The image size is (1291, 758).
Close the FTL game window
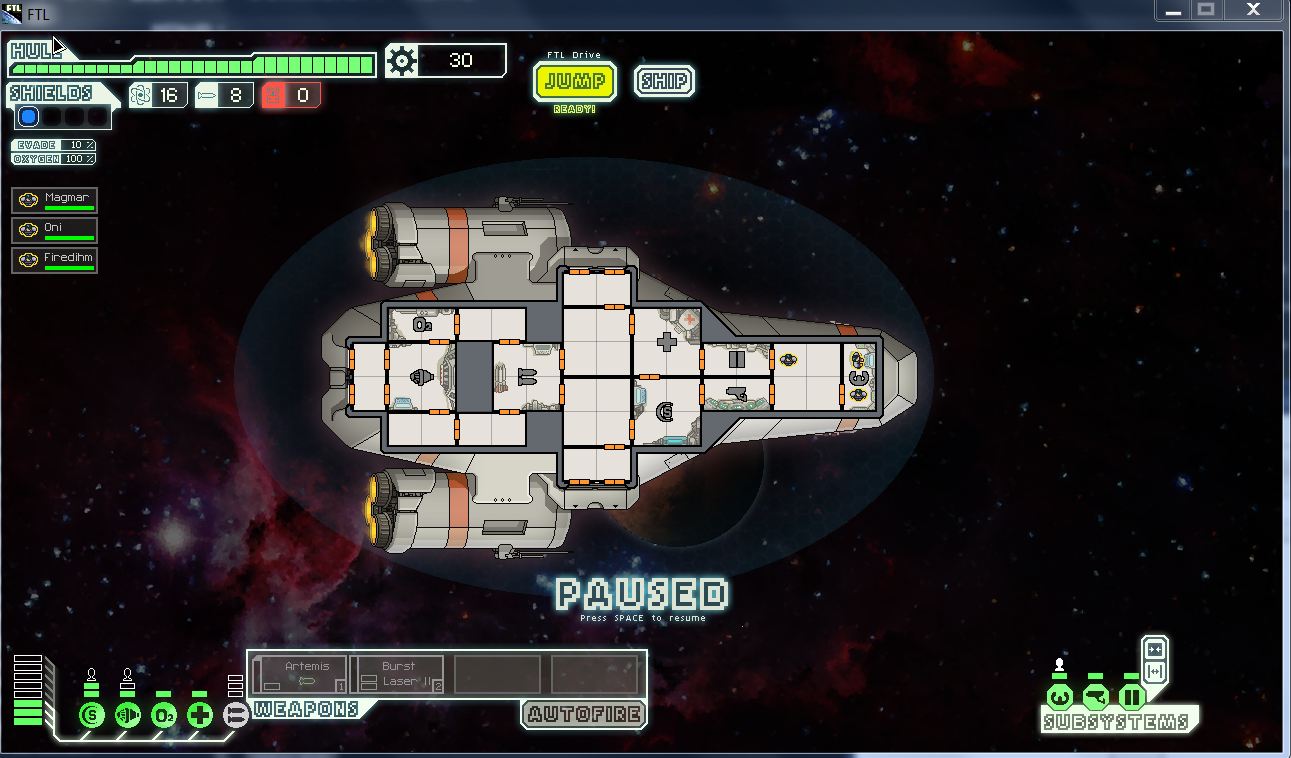tap(1253, 10)
